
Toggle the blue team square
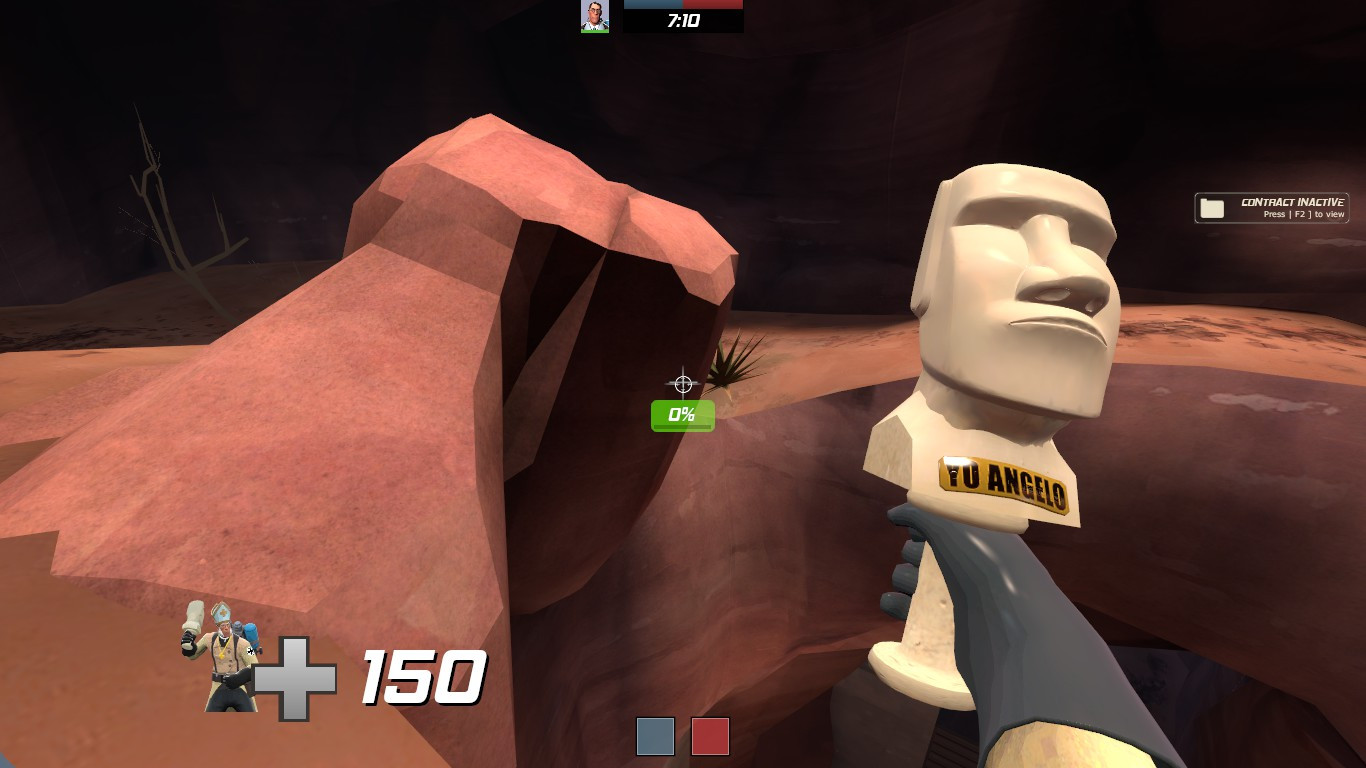656,736
